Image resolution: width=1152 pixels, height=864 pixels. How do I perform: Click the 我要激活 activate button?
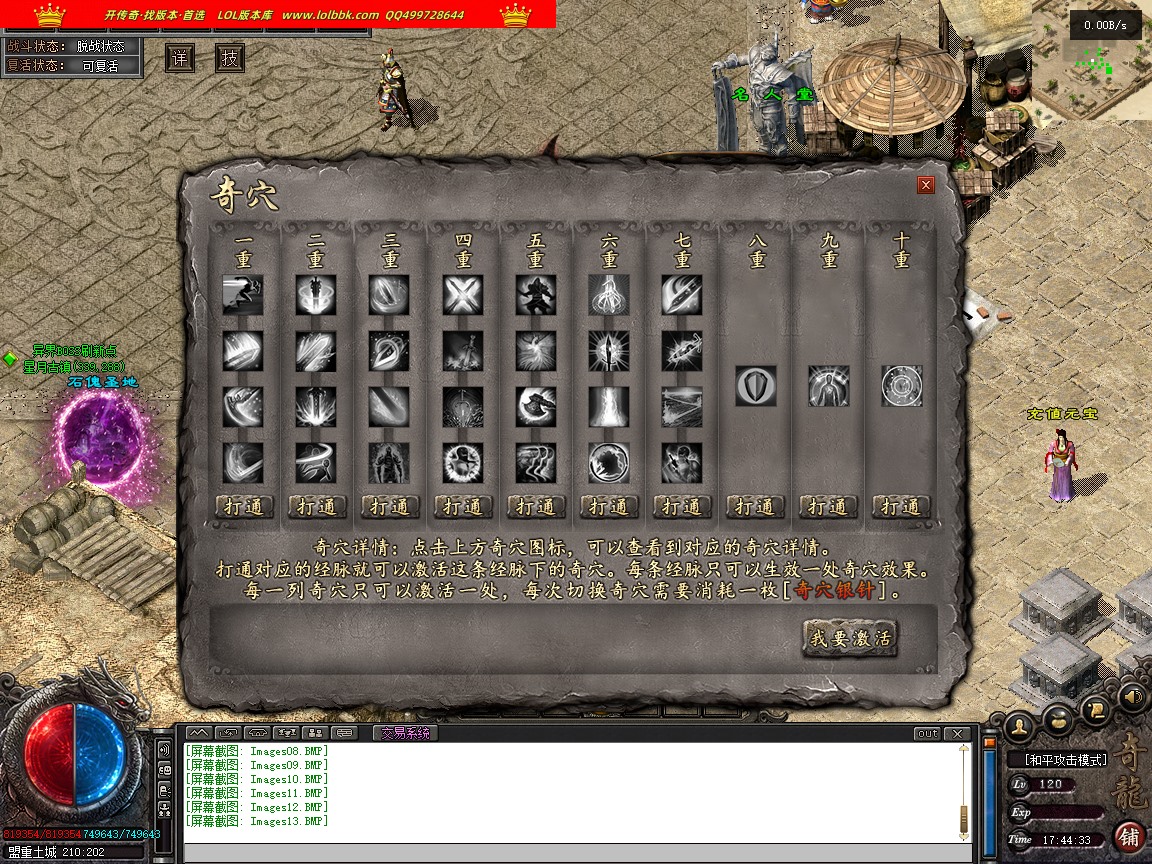(850, 638)
